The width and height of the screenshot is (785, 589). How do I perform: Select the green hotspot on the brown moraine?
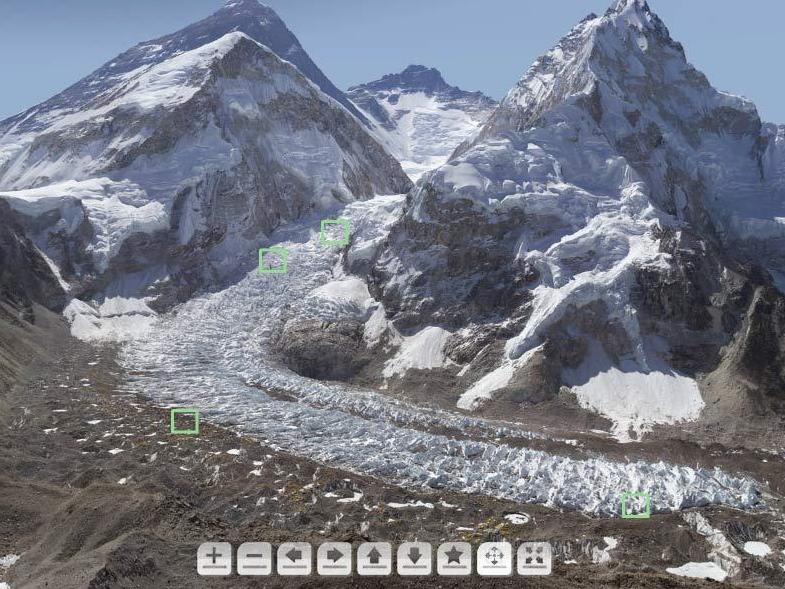click(185, 421)
